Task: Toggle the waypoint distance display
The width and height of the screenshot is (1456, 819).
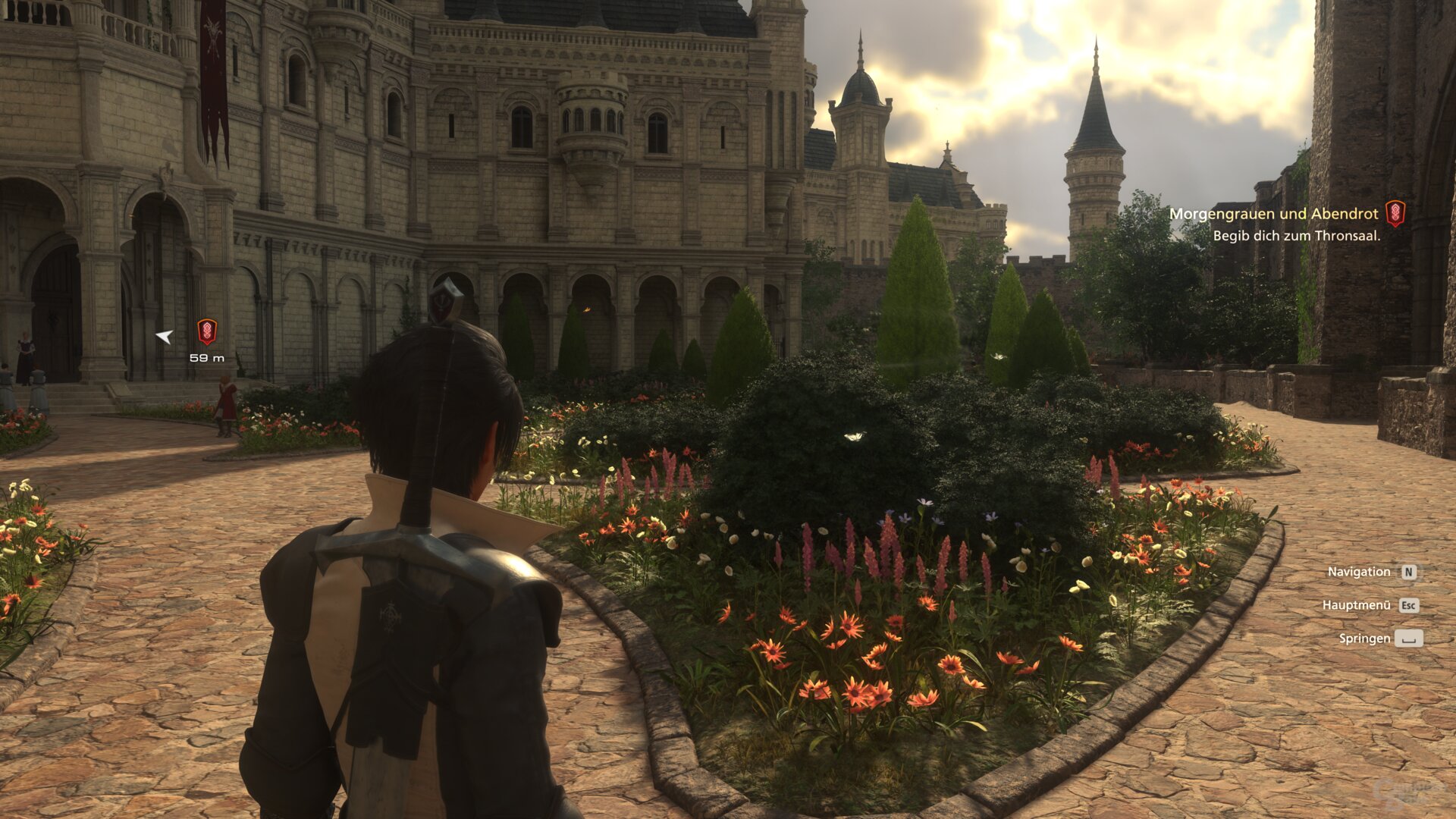Action: tap(207, 357)
